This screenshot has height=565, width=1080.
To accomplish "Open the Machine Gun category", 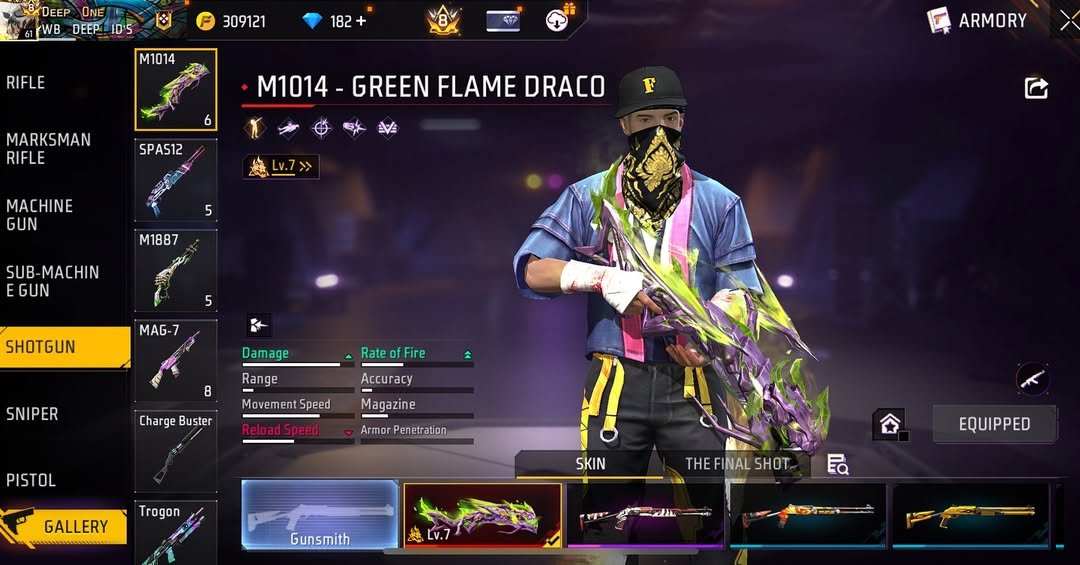I will [x=40, y=215].
